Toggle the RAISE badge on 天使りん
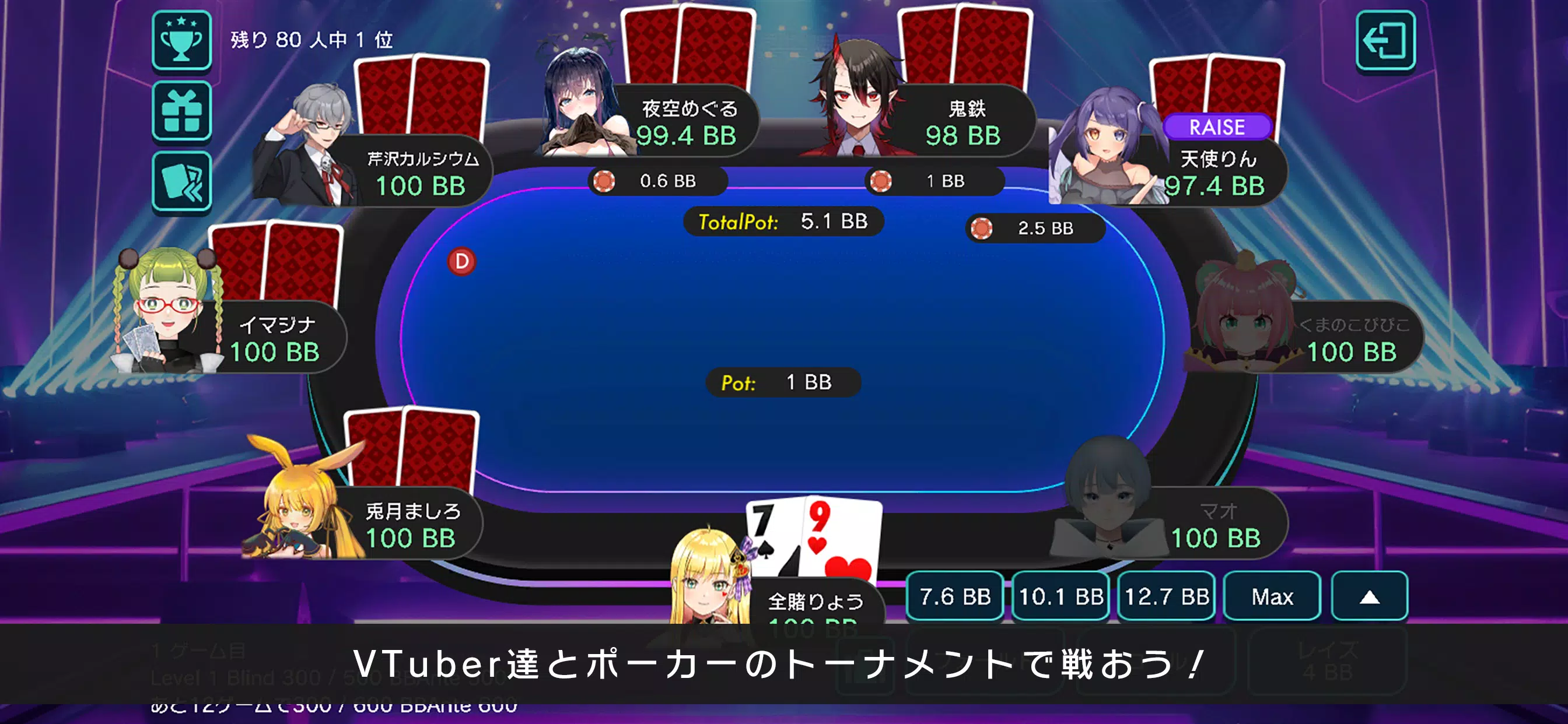 (1217, 127)
